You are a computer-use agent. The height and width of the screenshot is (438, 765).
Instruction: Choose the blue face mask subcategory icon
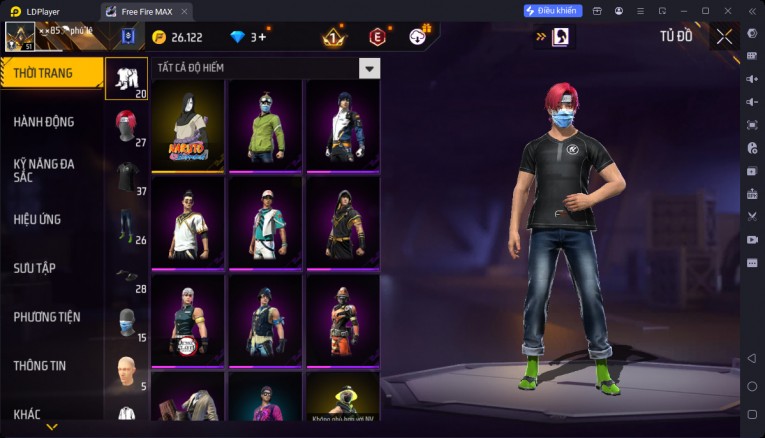[x=126, y=322]
